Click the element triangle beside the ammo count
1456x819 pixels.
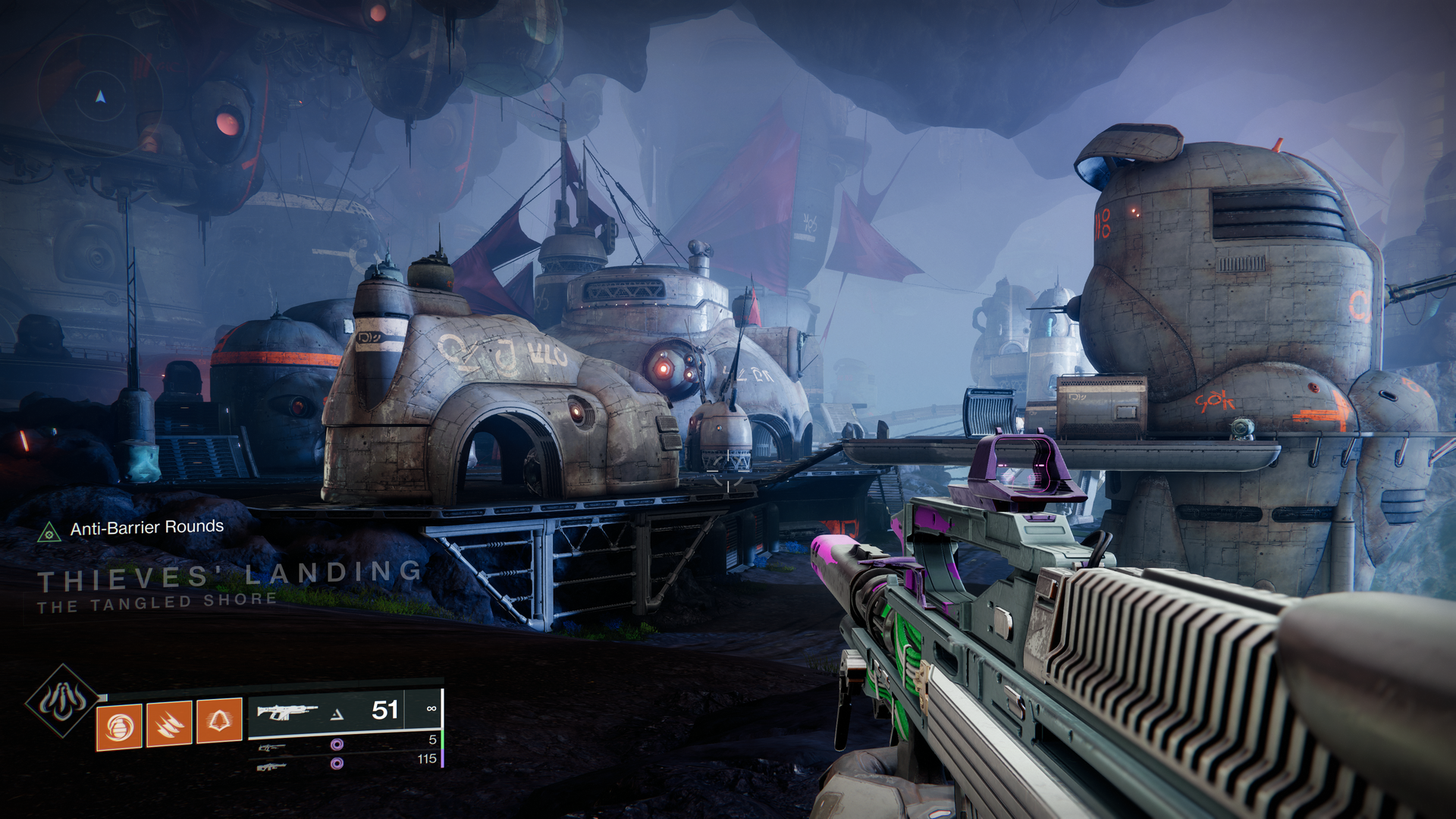click(337, 715)
